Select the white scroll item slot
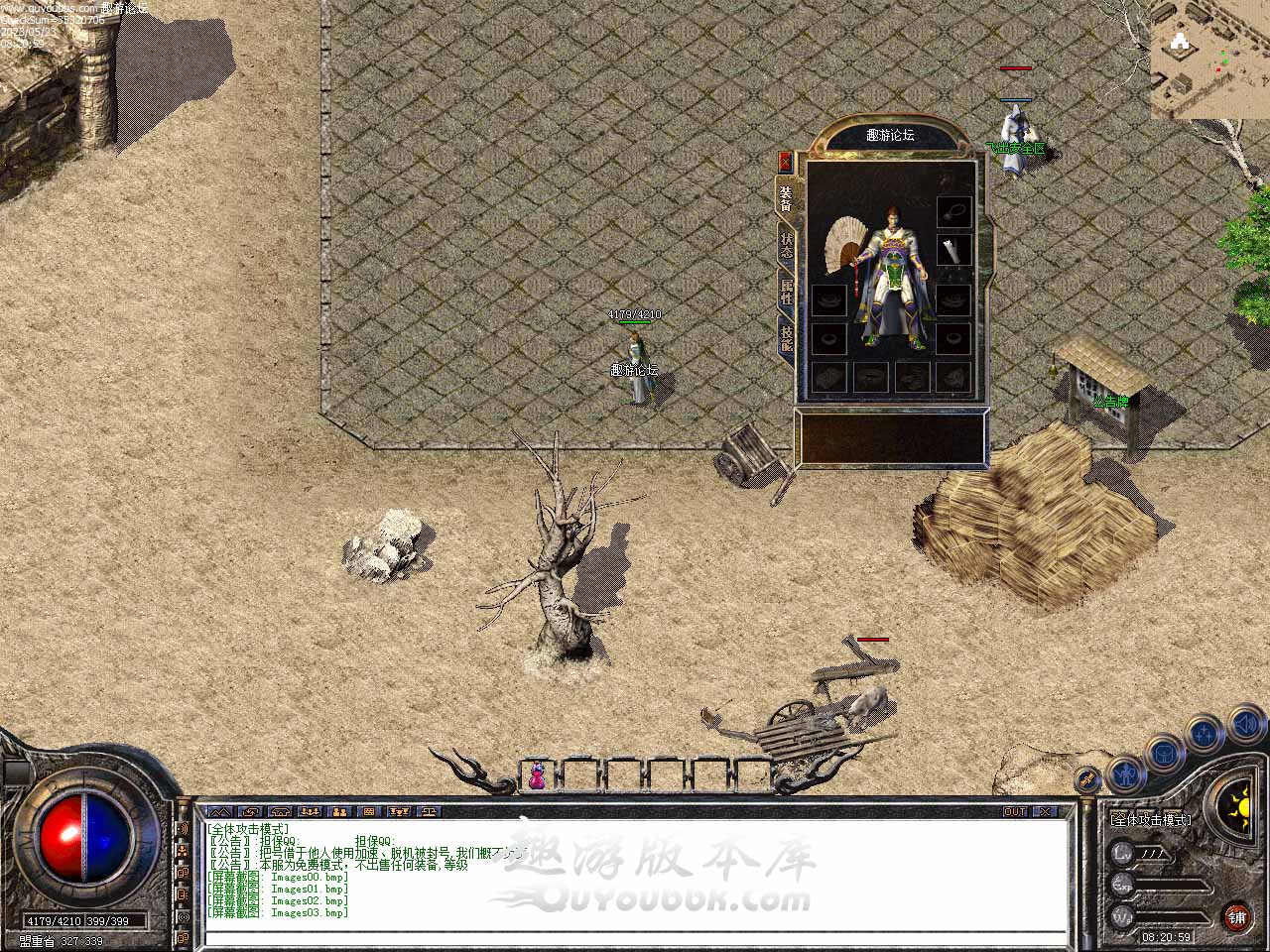This screenshot has width=1270, height=952. pos(953,251)
